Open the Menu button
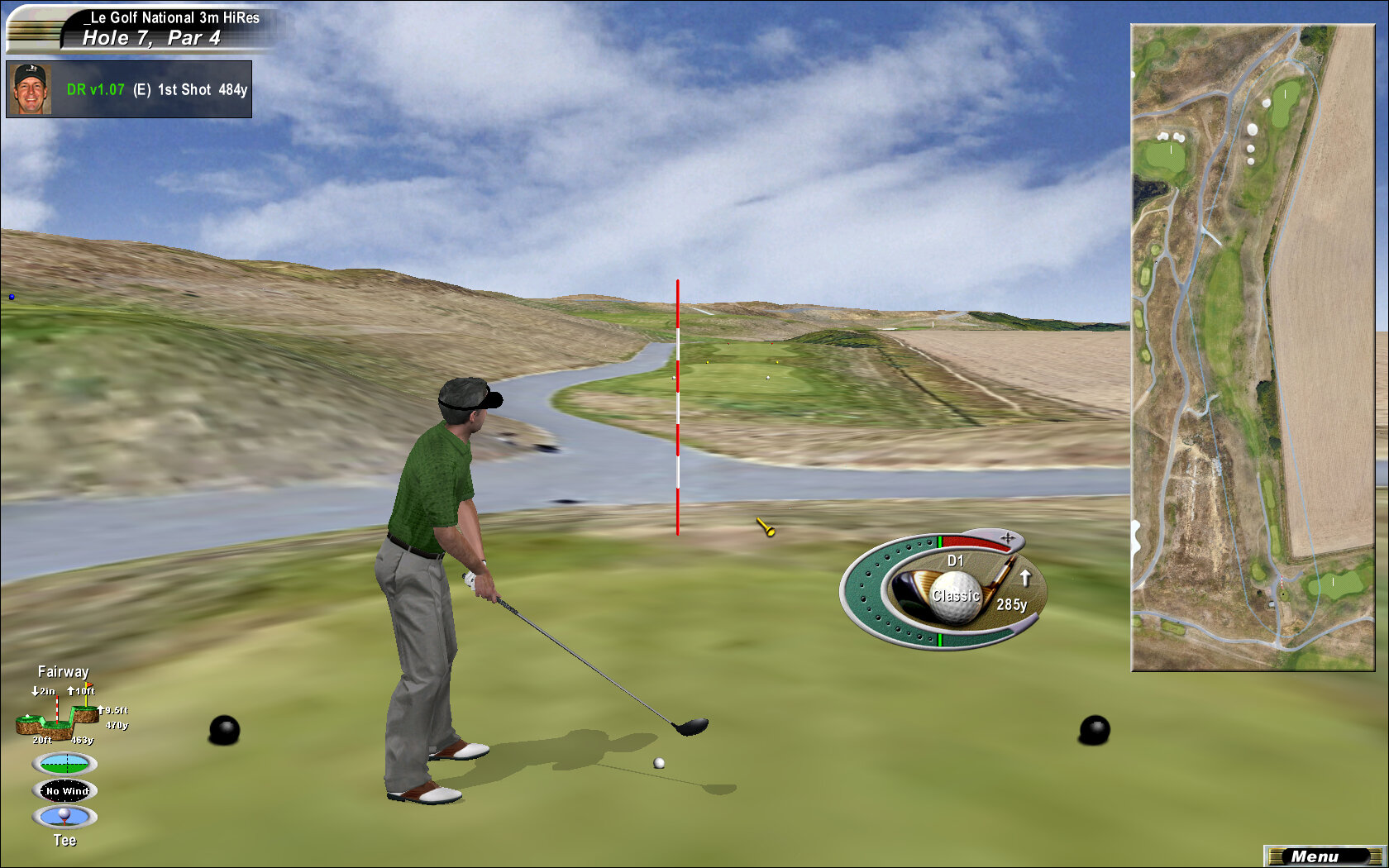1389x868 pixels. click(1324, 856)
